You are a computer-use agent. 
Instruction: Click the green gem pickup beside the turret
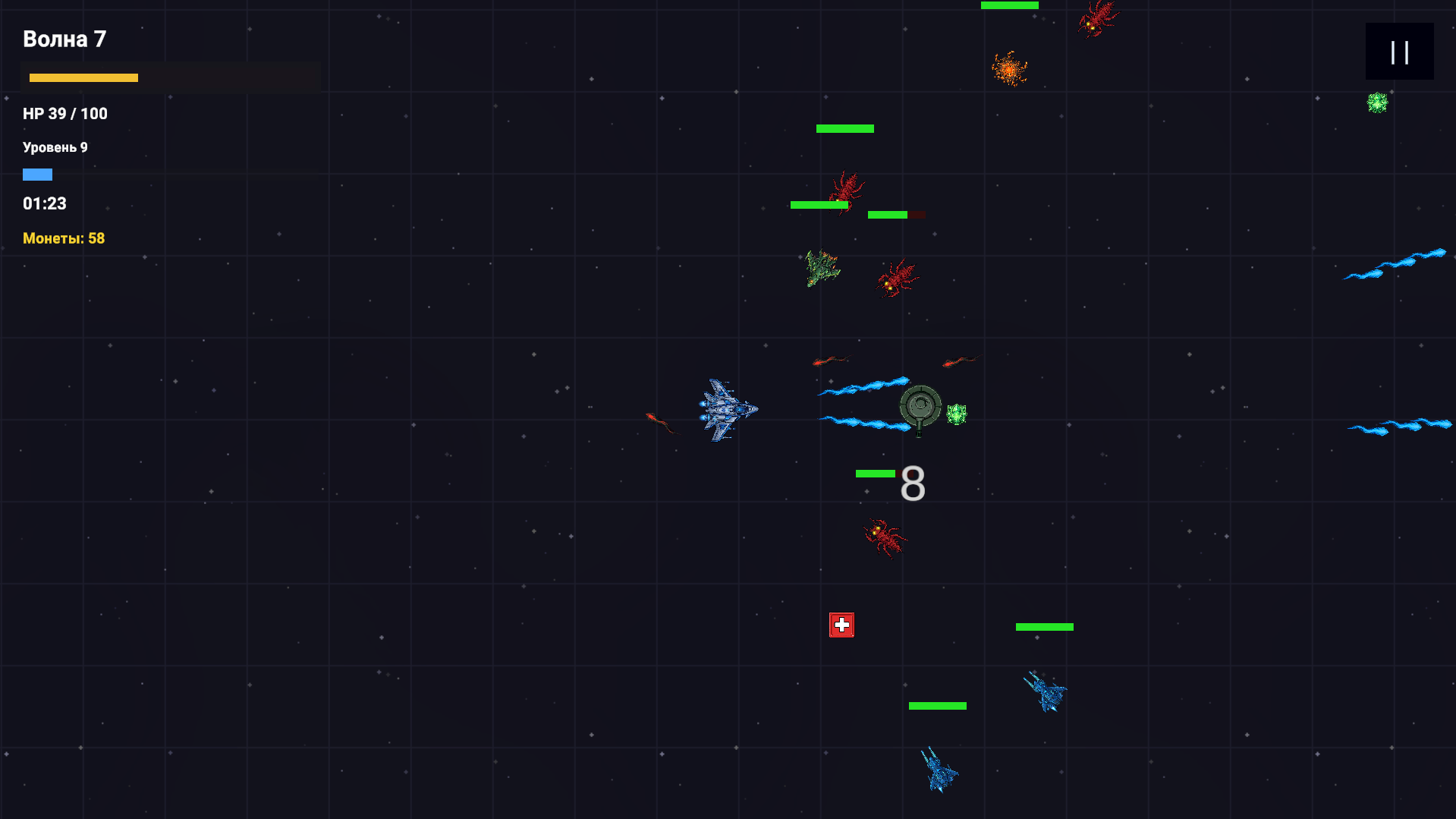pyautogui.click(x=957, y=414)
